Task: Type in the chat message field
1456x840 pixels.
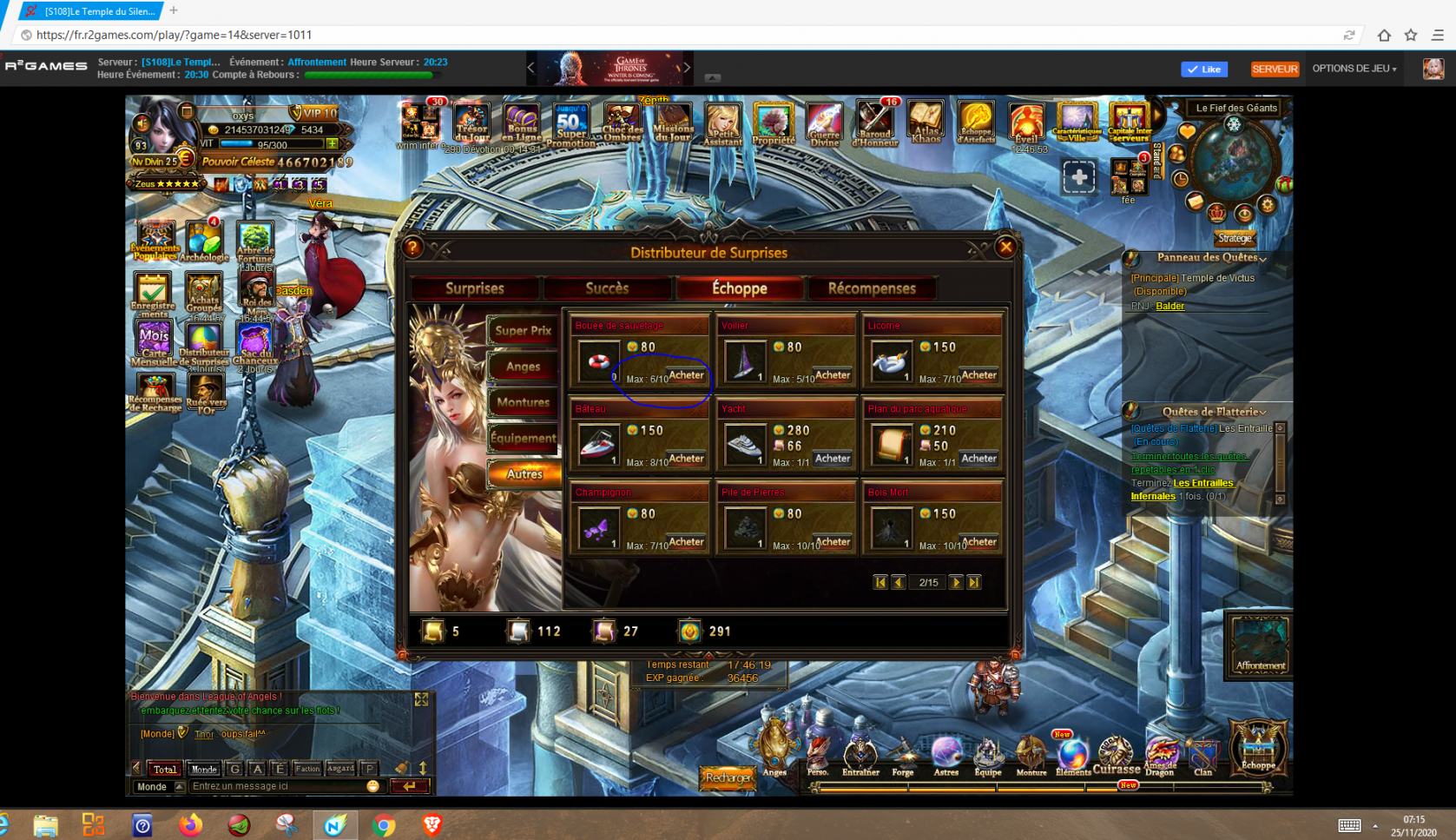Action: [278, 786]
